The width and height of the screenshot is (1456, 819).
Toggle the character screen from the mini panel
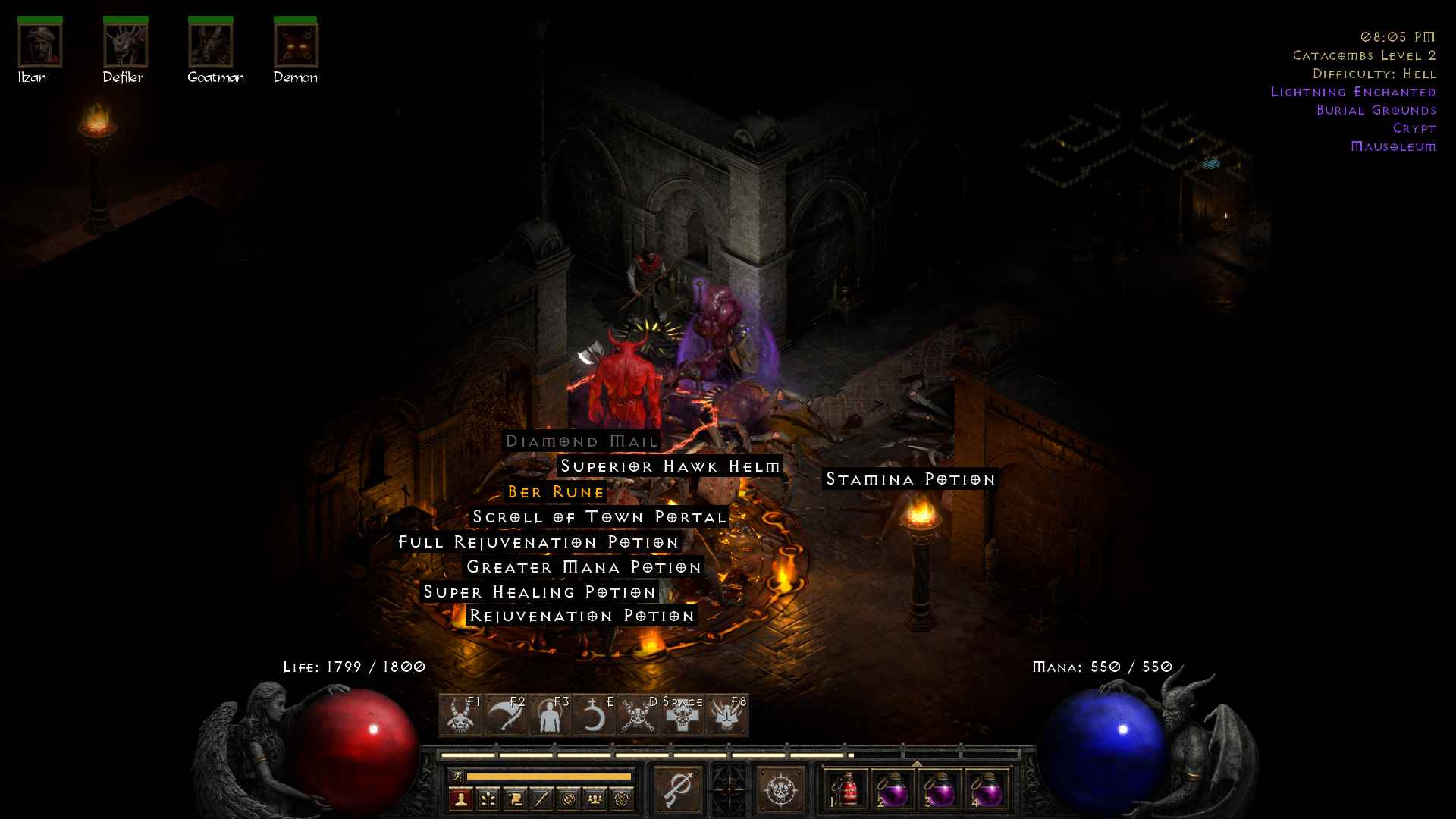(x=460, y=799)
